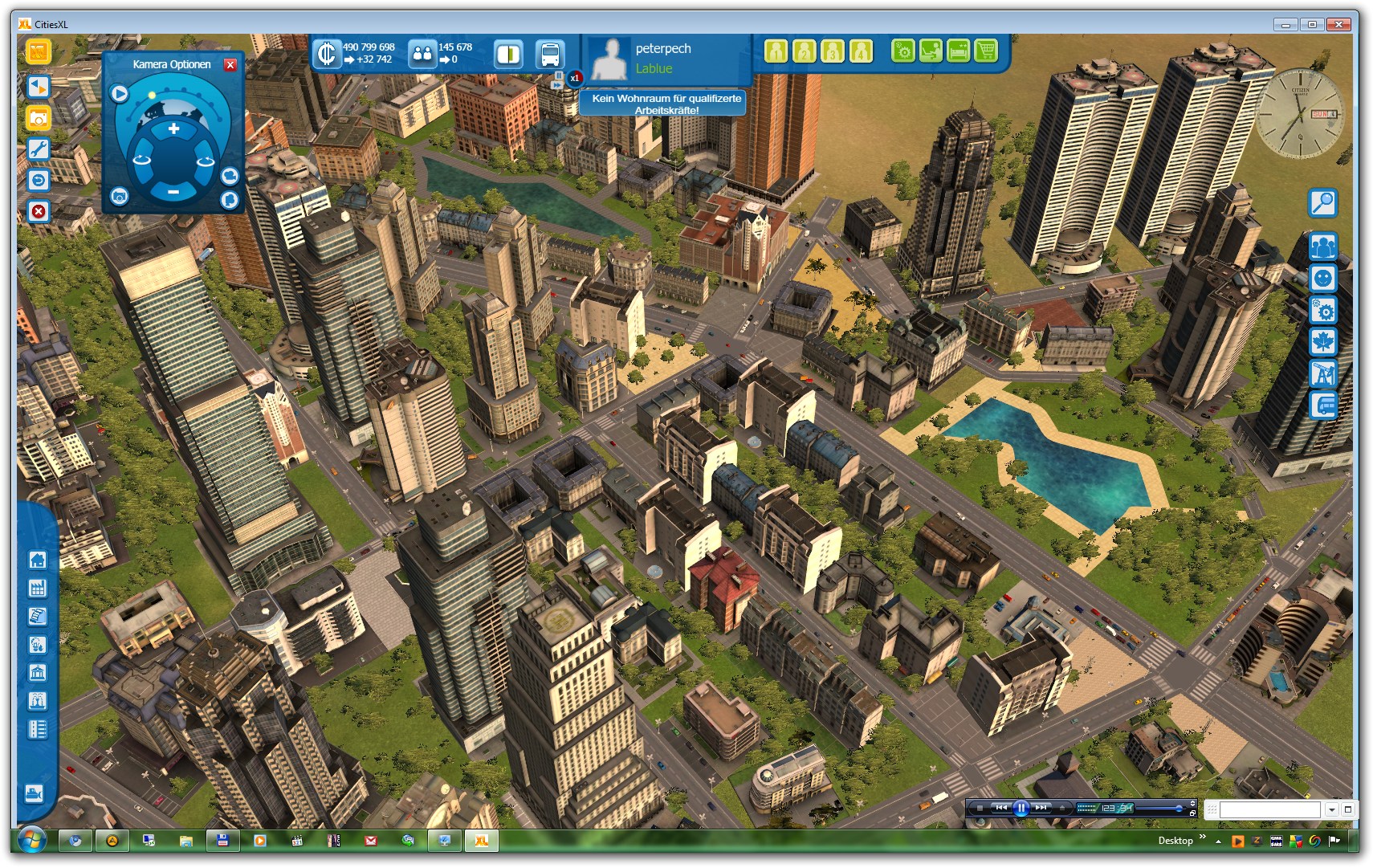Close the Kamera Optionen panel
This screenshot has height=868, width=1373.
point(230,65)
